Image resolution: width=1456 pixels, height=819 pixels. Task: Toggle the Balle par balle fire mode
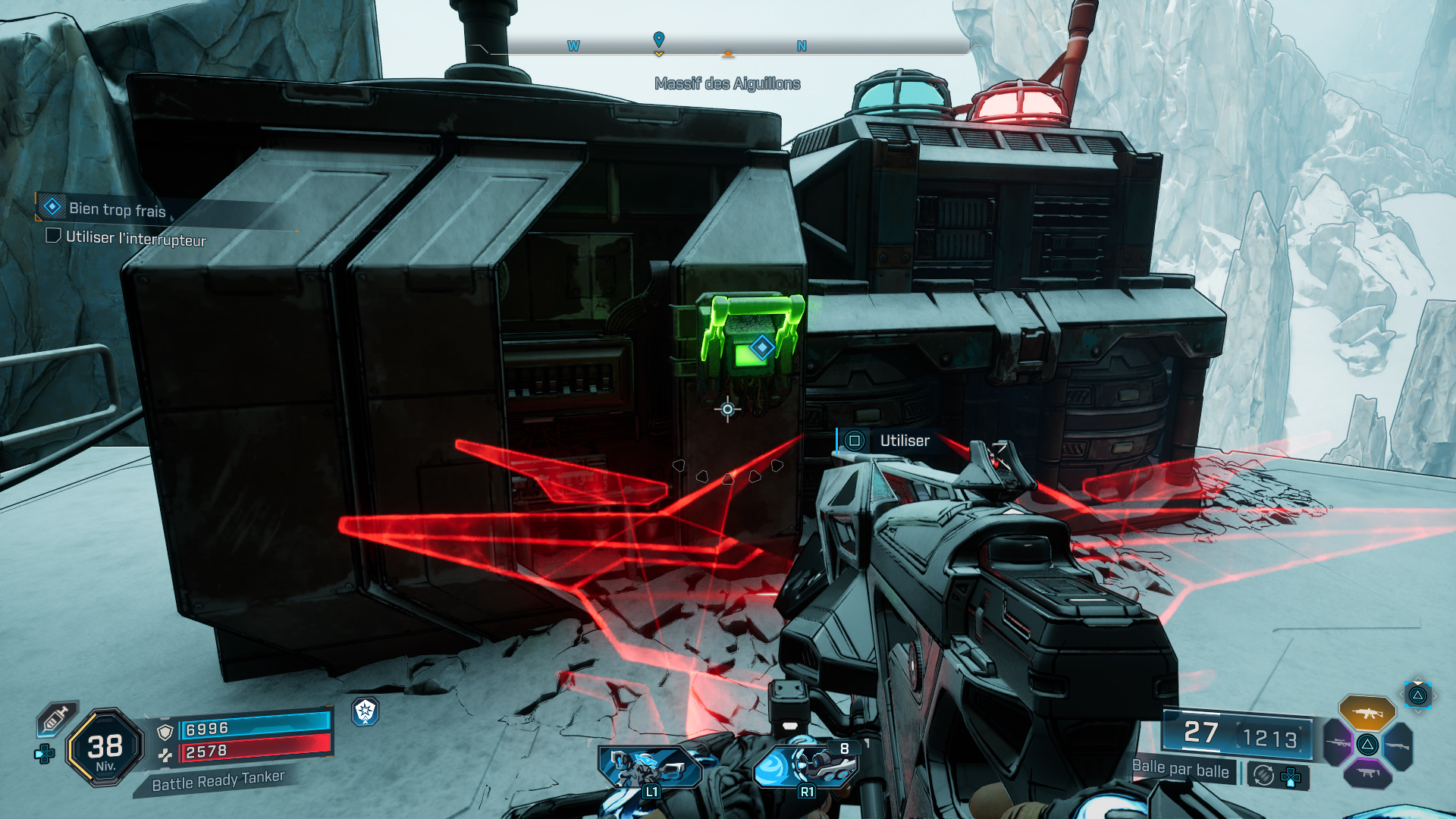coord(1180,769)
